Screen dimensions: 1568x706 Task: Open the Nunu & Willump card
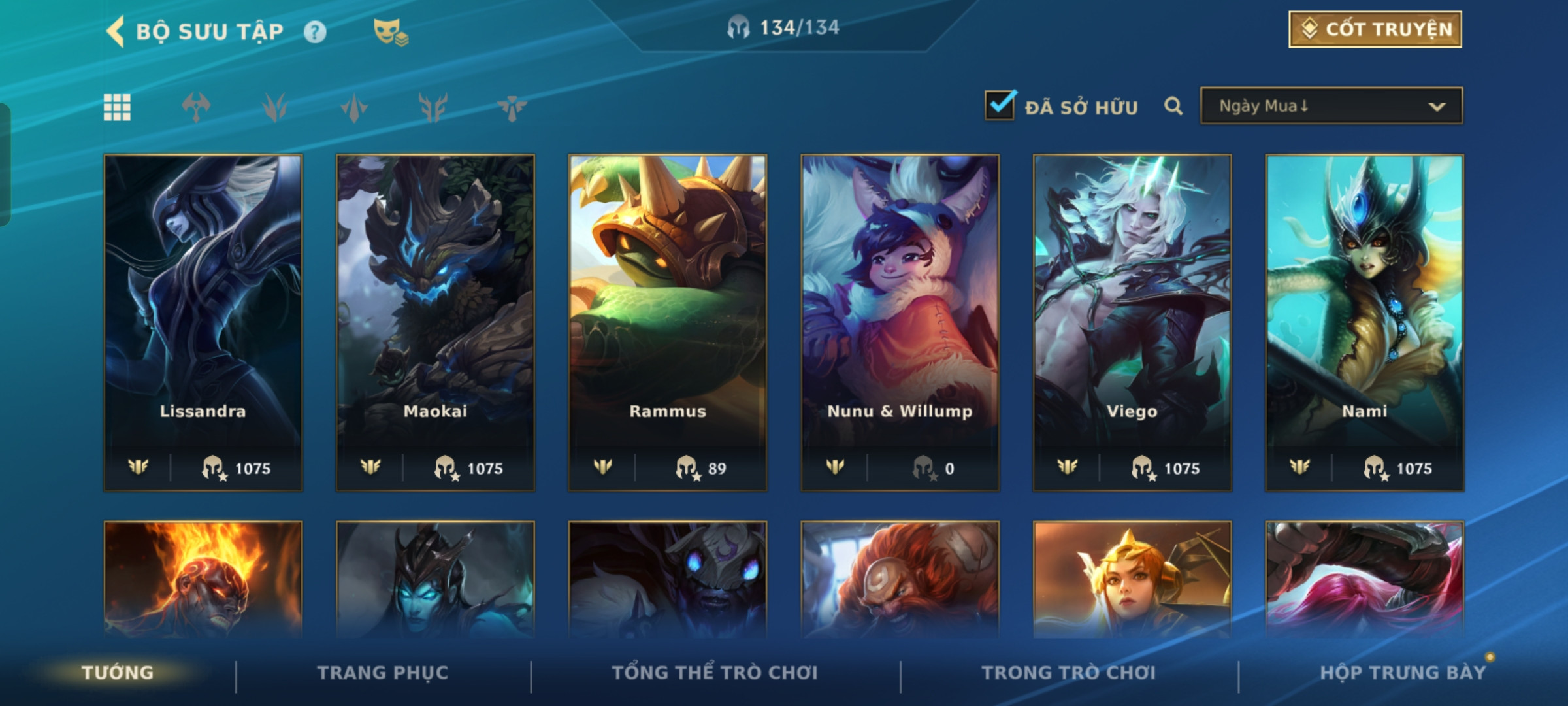point(900,322)
